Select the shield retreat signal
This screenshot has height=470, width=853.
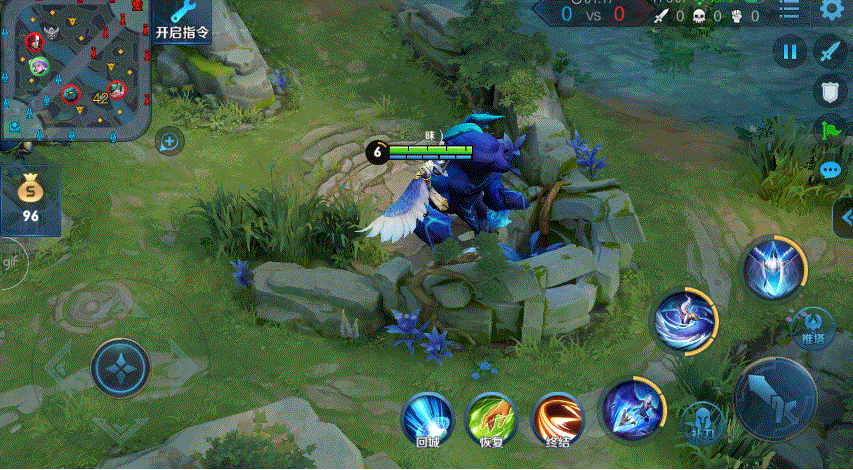829,92
